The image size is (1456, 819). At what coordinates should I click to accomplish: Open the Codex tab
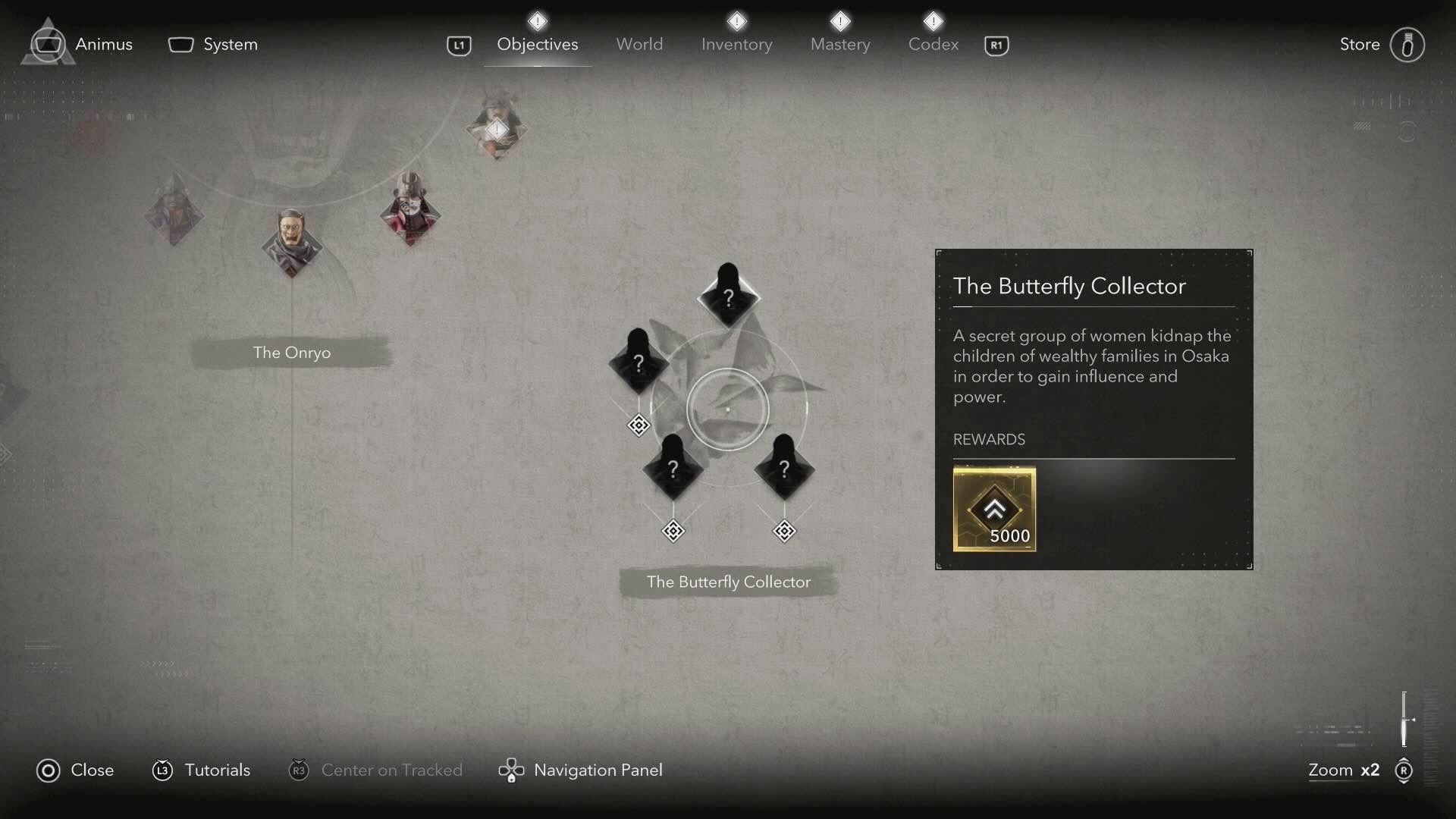pos(933,44)
